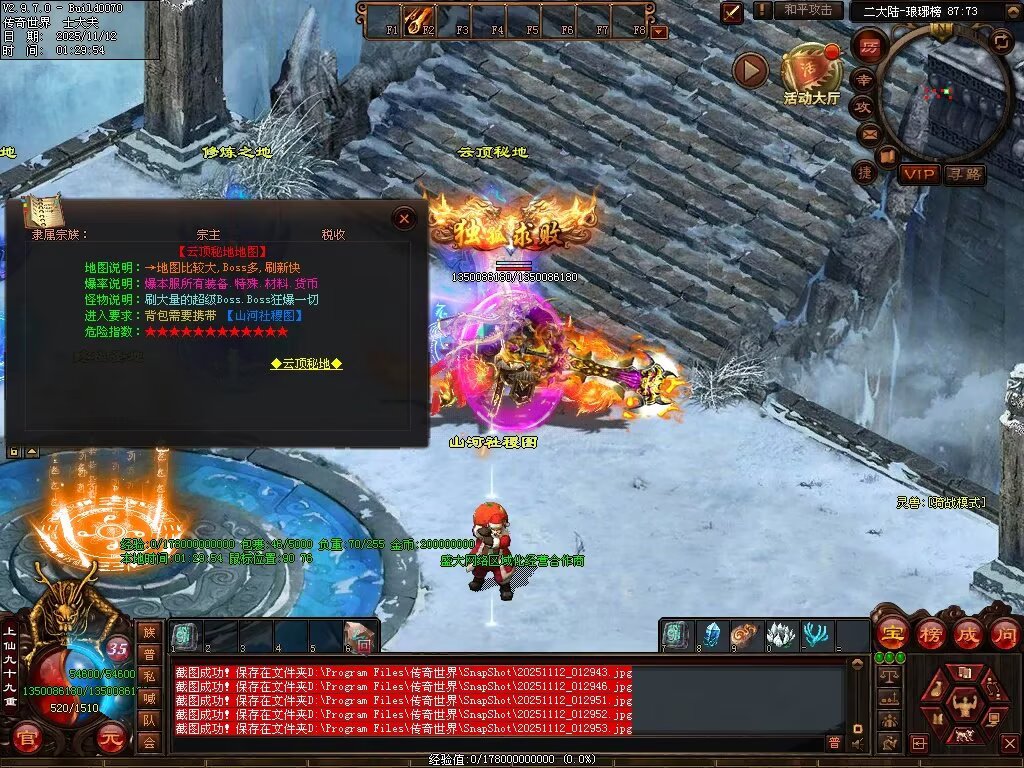Click the yellow ◆云顶秘地◆ link
Screen dimensions: 1024x768
[306, 364]
